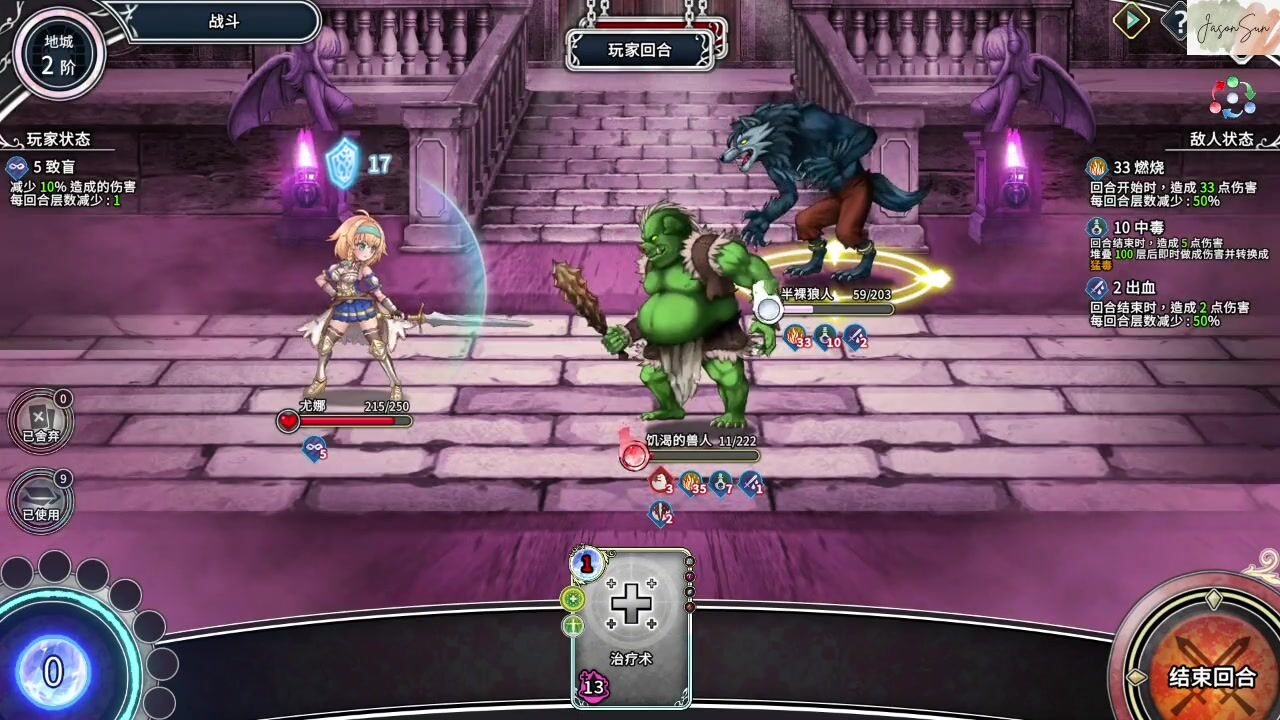The width and height of the screenshot is (1280, 720).
Task: Click the JasonSun watermark logo
Action: click(x=1232, y=27)
